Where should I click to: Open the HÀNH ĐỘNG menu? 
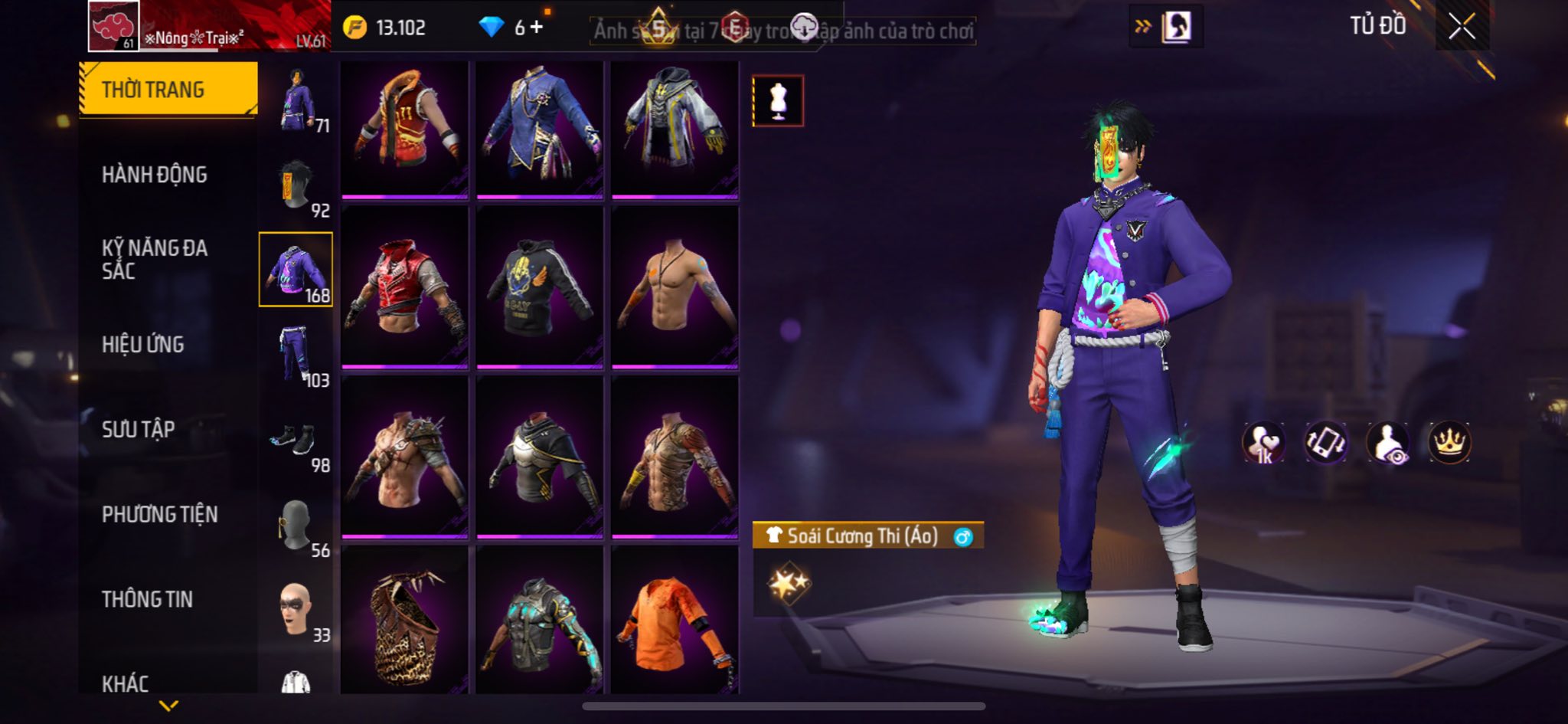point(154,175)
